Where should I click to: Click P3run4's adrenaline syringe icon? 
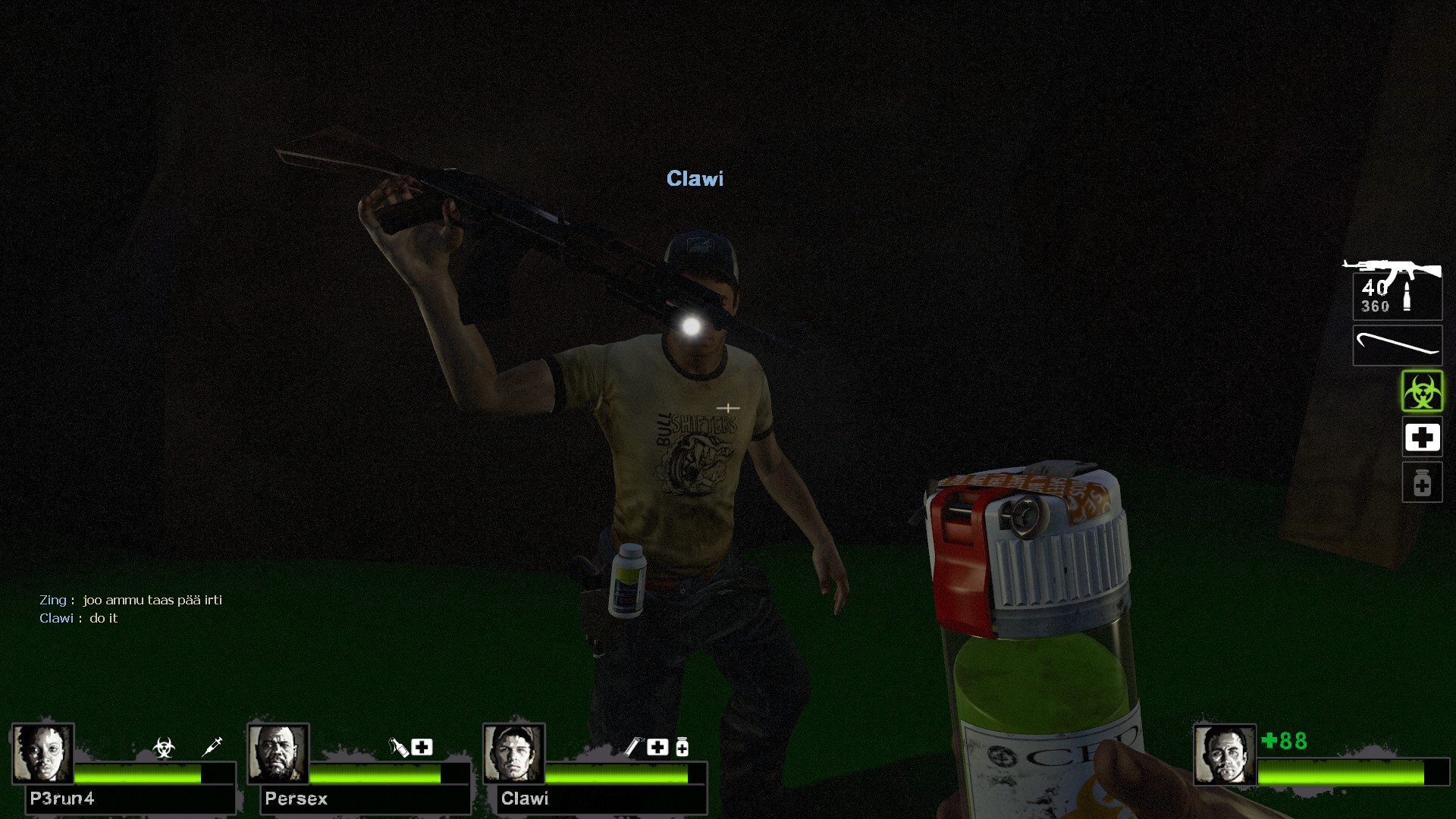point(212,747)
